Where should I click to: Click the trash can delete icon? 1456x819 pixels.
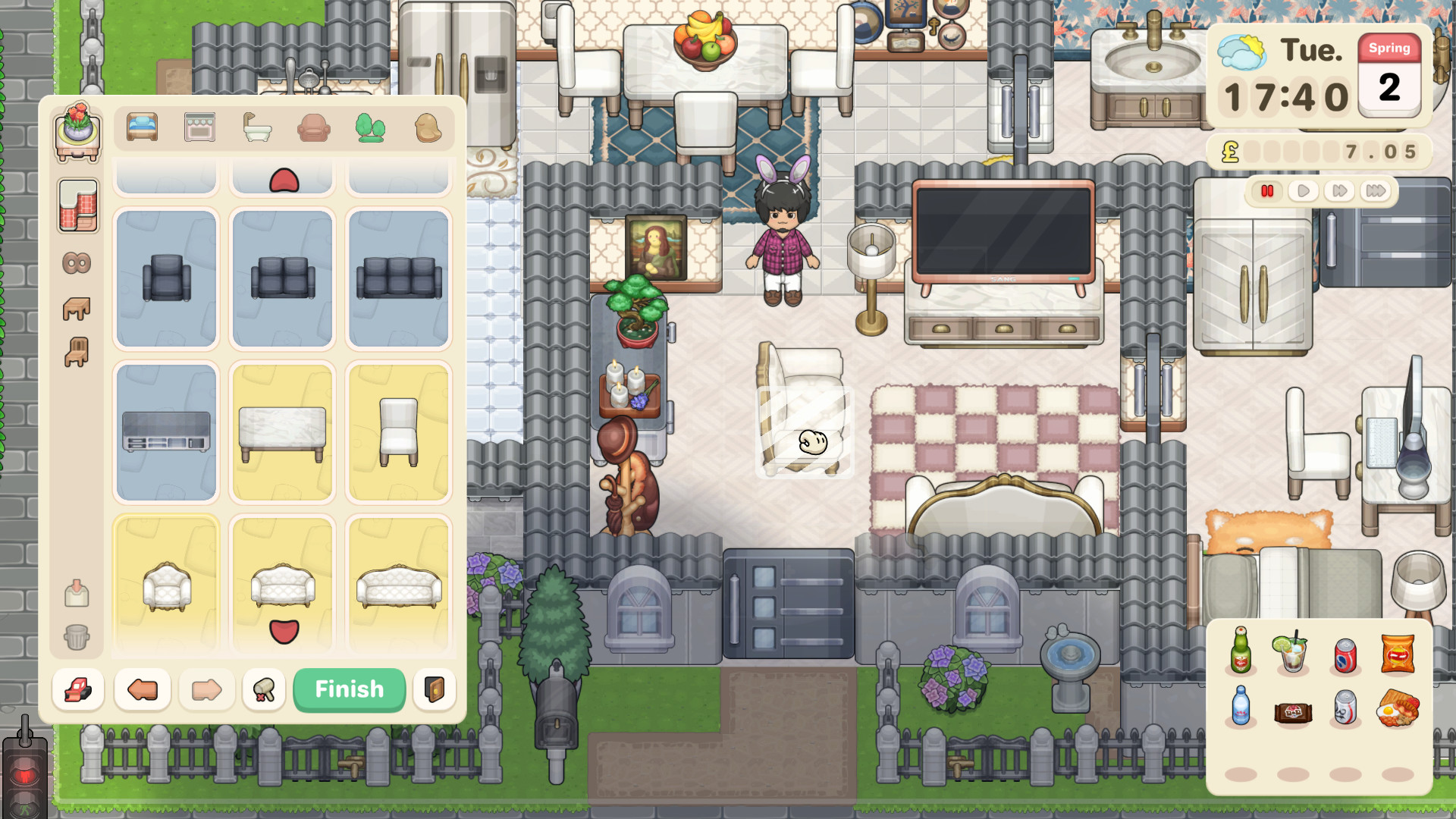click(x=77, y=639)
